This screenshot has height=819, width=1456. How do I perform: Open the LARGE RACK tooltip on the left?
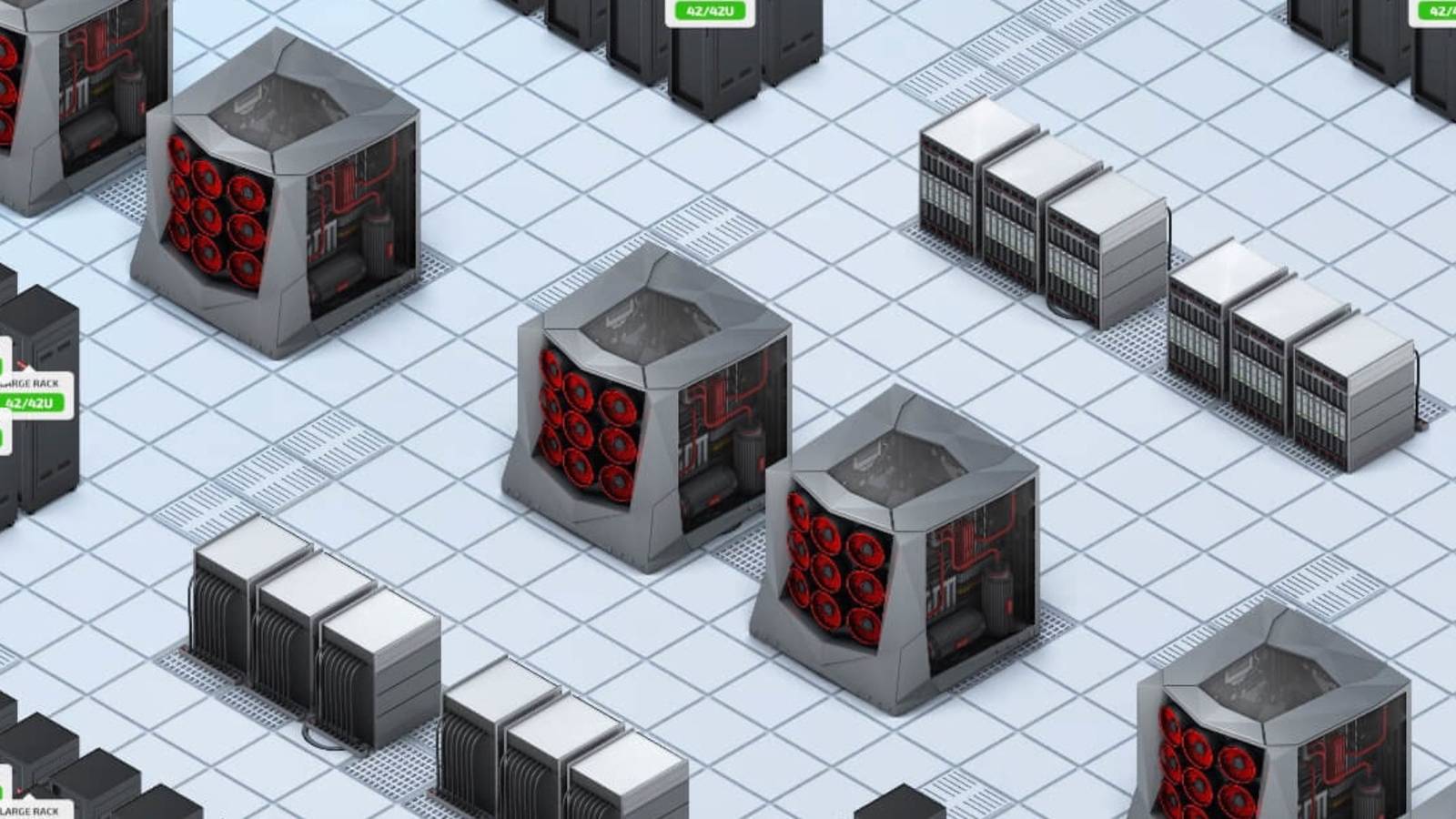(x=27, y=382)
